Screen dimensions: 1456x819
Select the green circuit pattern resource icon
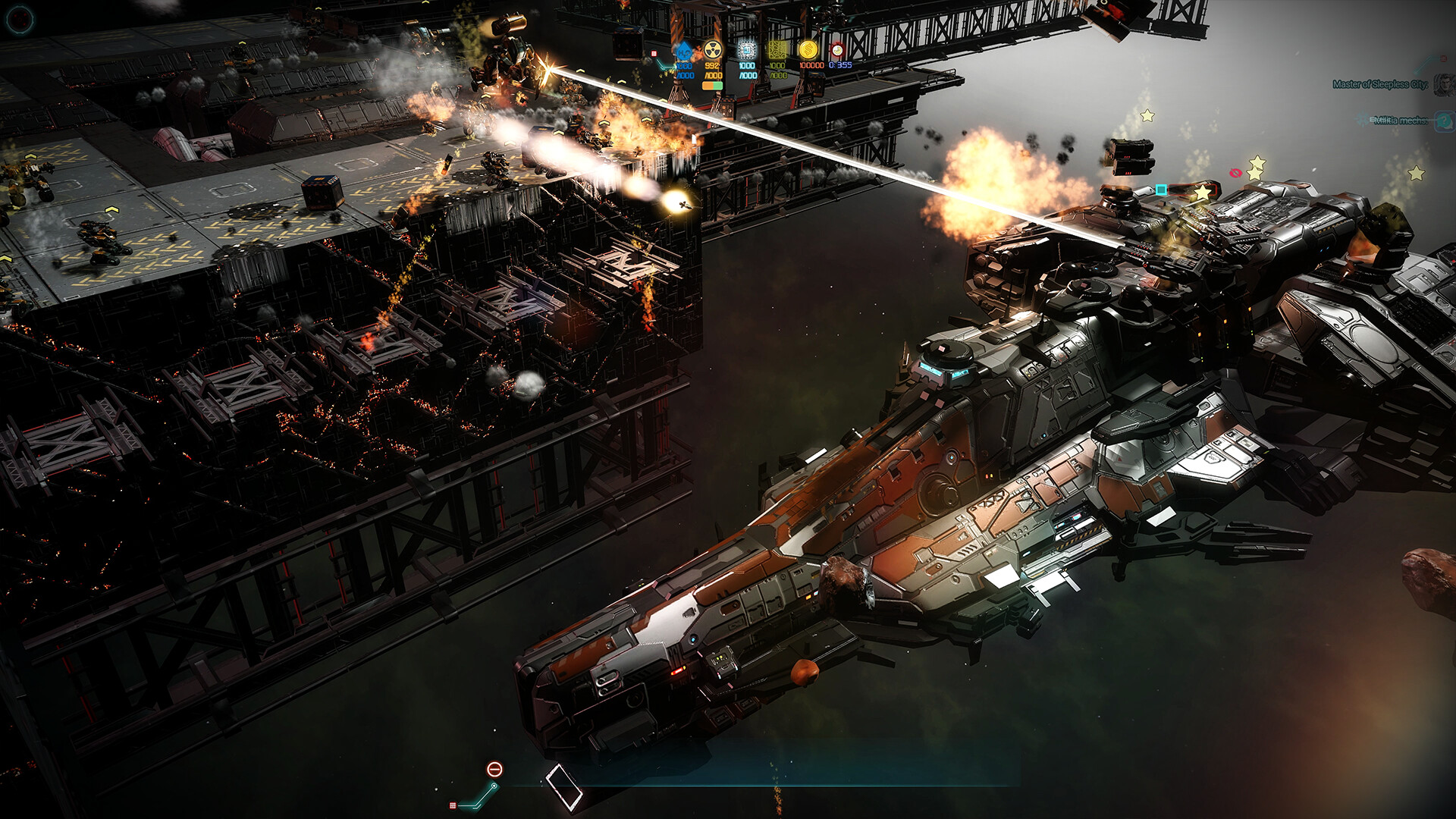click(x=777, y=50)
